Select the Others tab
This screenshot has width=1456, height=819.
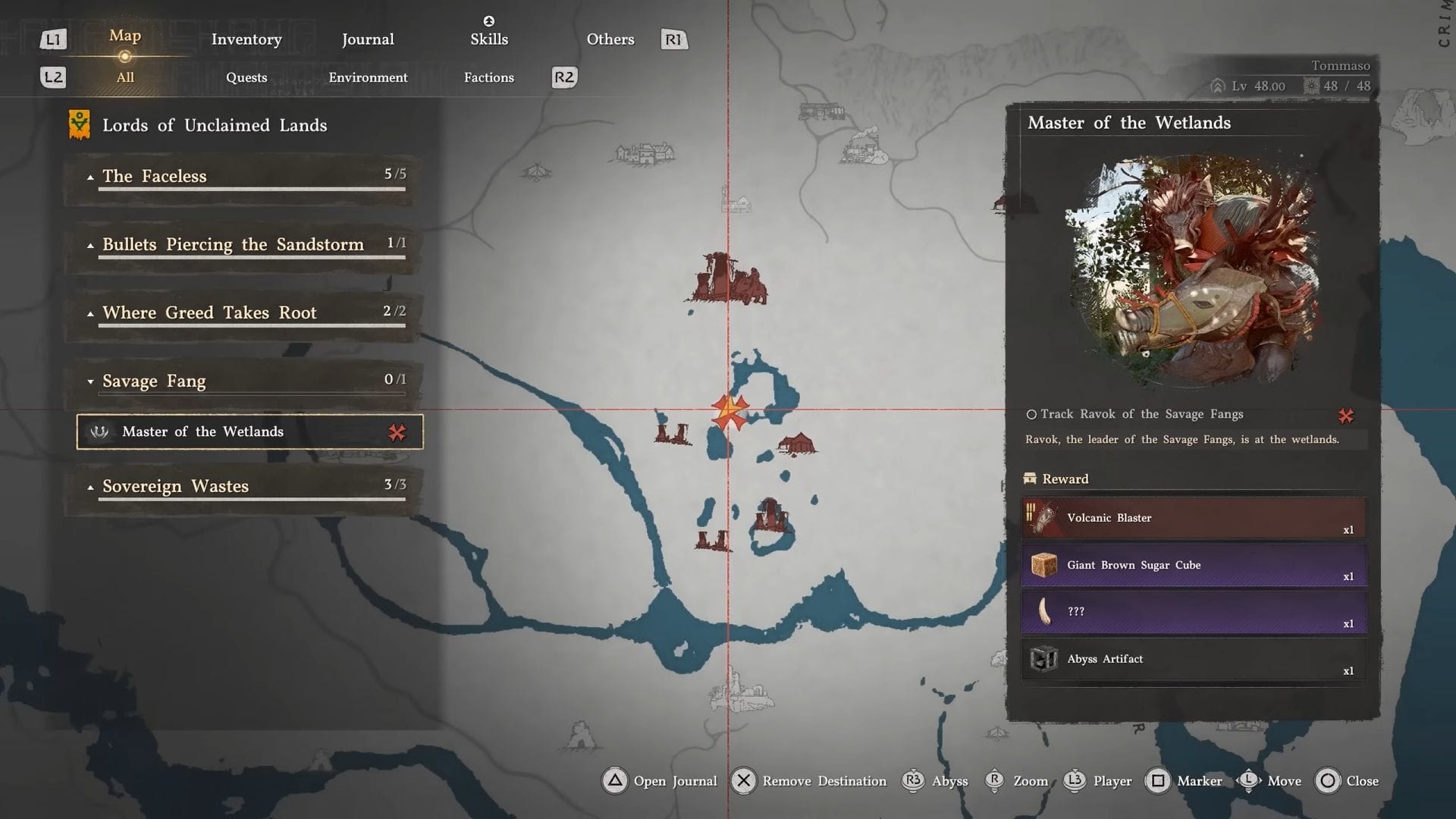pyautogui.click(x=610, y=39)
